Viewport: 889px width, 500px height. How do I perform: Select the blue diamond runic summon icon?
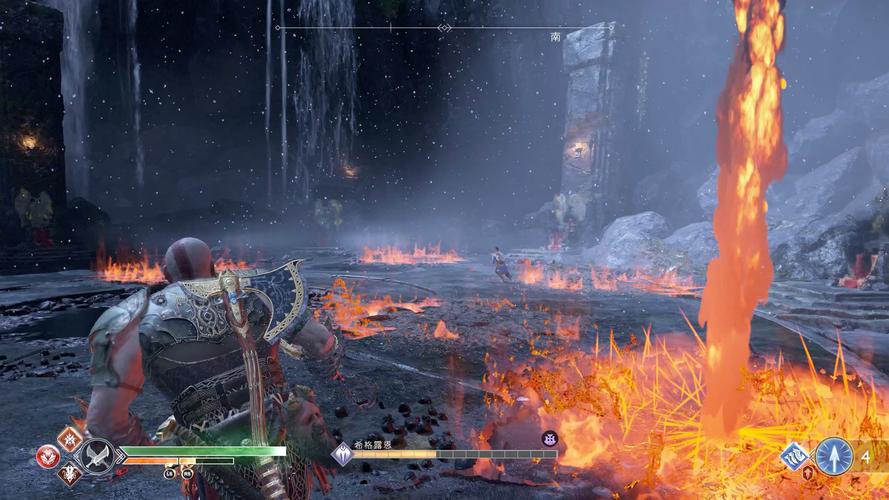[795, 455]
